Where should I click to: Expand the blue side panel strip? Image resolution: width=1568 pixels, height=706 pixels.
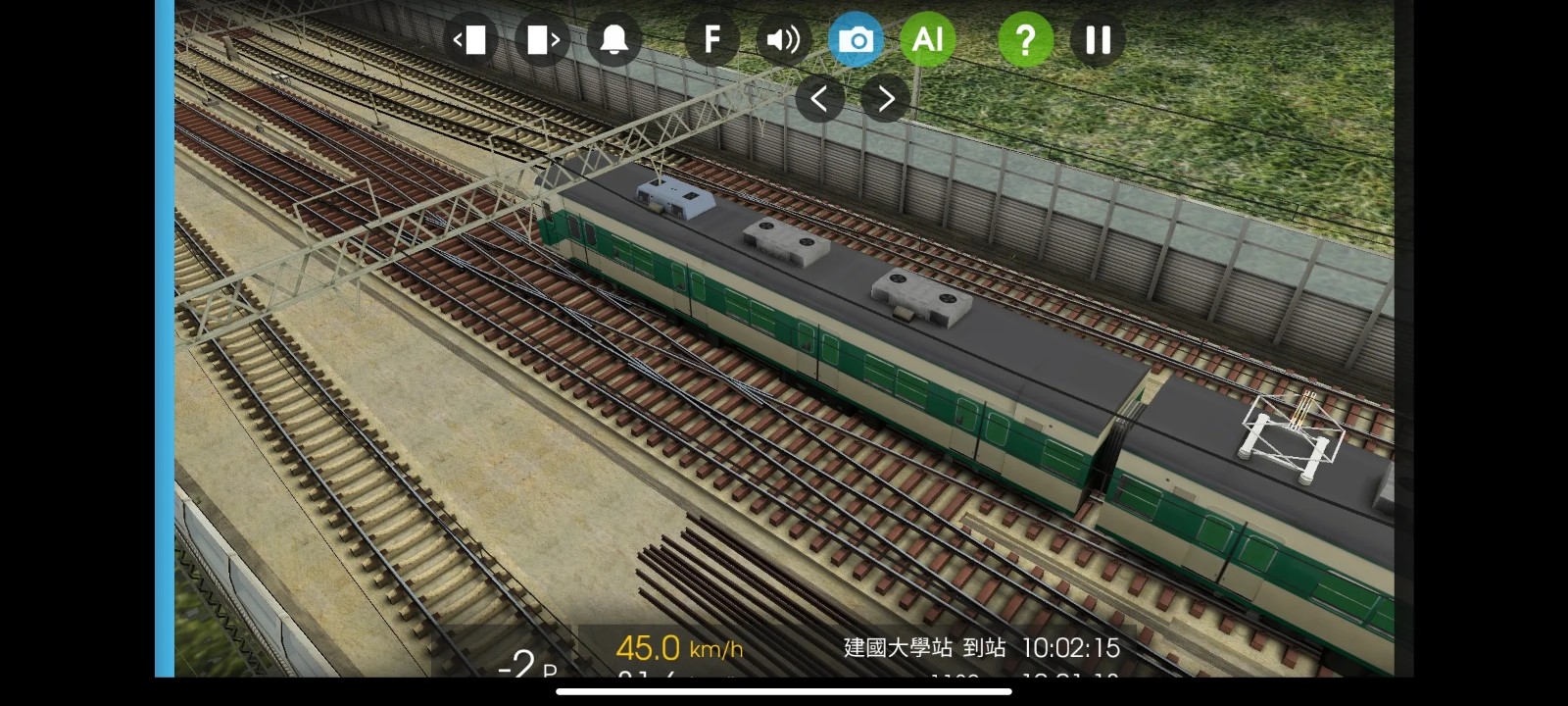click(163, 353)
